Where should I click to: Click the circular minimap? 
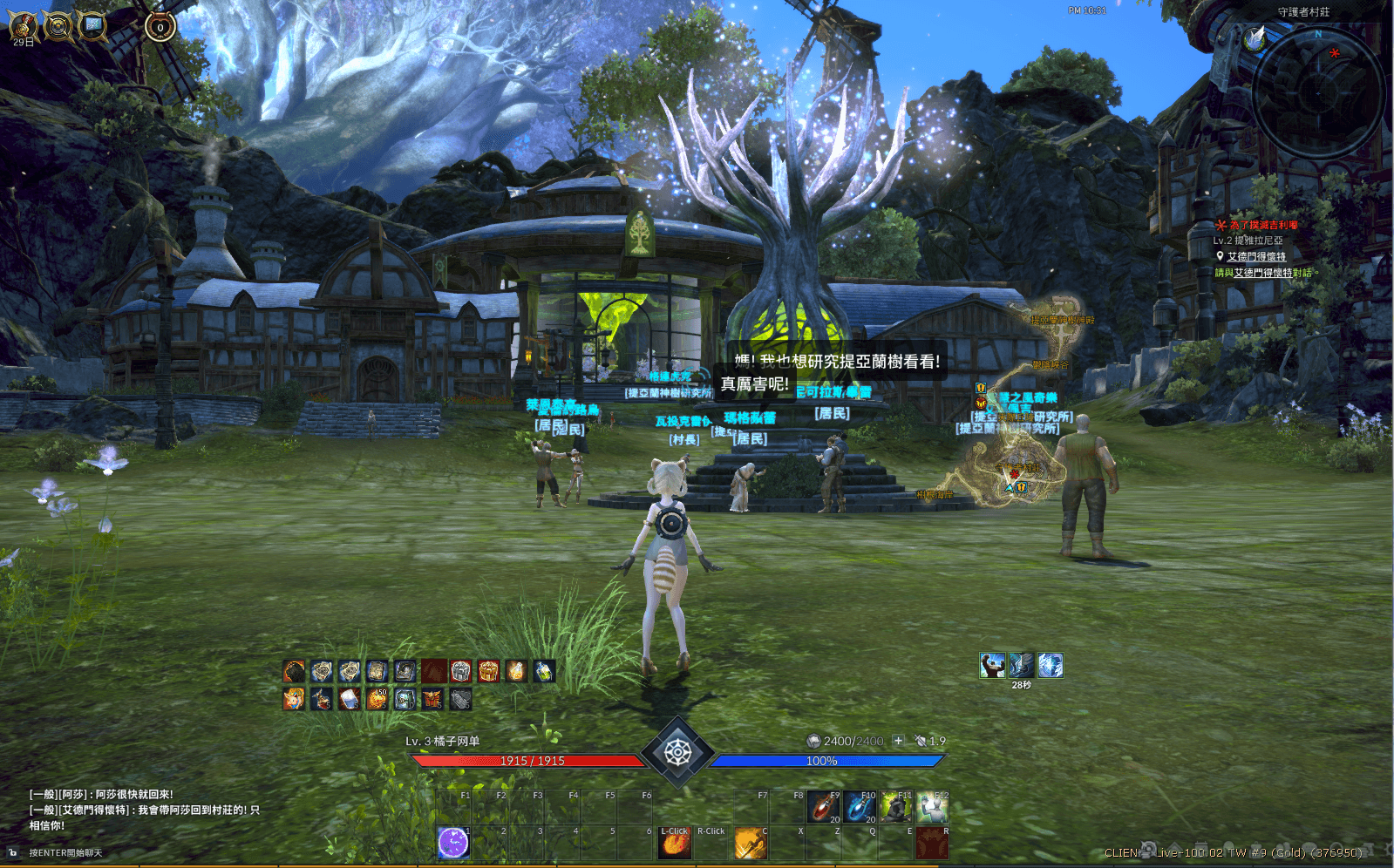[1317, 92]
